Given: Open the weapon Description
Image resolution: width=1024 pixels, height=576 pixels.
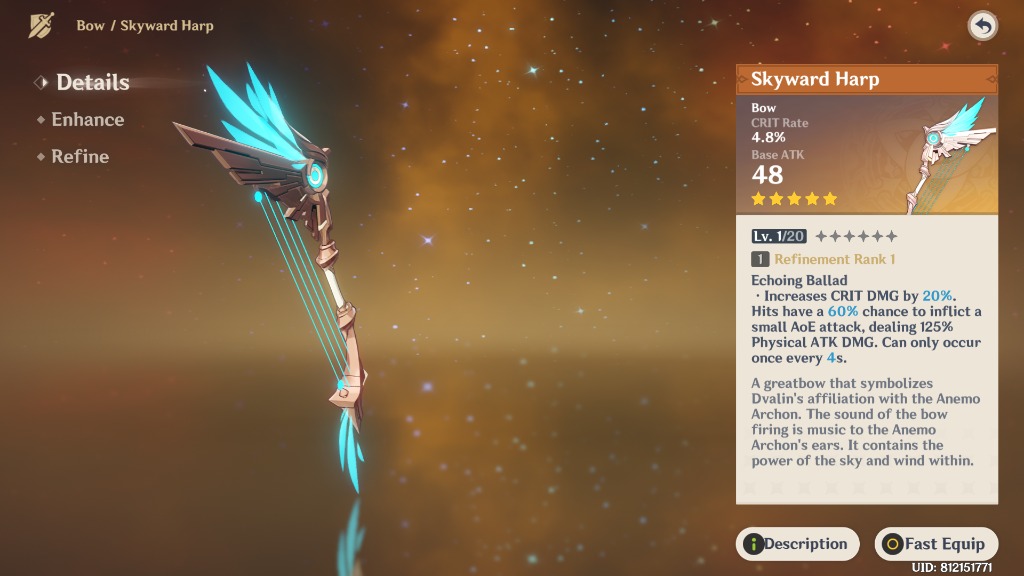Looking at the screenshot, I should pos(798,544).
